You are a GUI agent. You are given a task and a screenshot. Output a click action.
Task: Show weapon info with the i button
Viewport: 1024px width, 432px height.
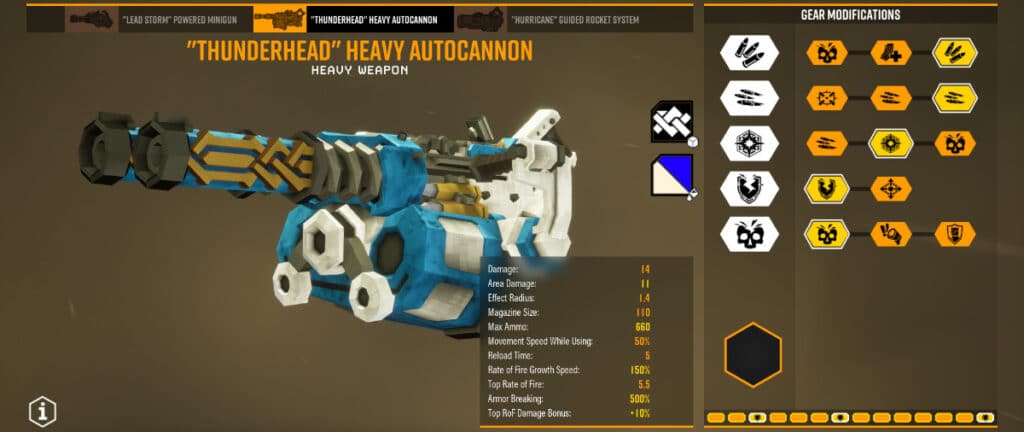click(42, 410)
